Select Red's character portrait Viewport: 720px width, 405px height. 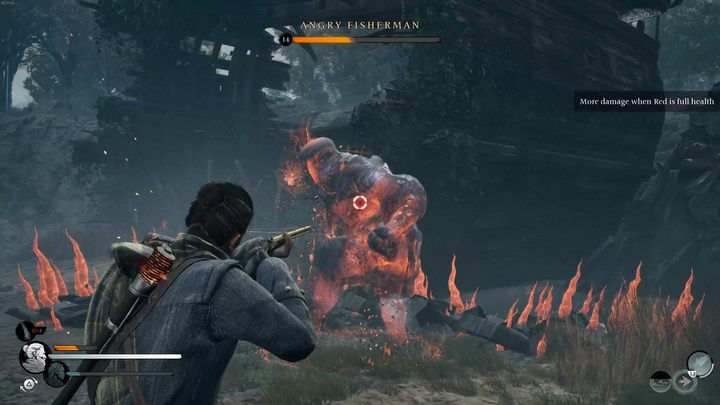coord(31,356)
